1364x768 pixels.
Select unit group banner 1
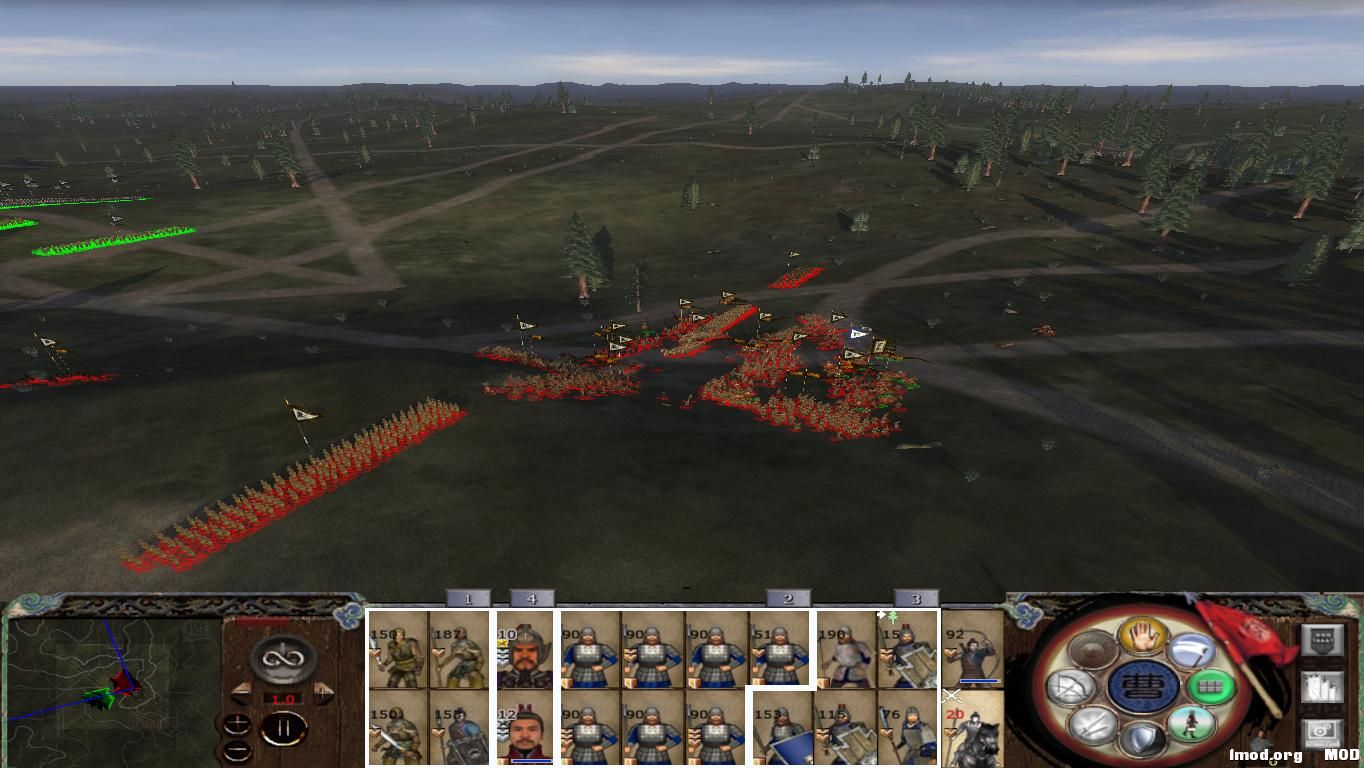(469, 597)
